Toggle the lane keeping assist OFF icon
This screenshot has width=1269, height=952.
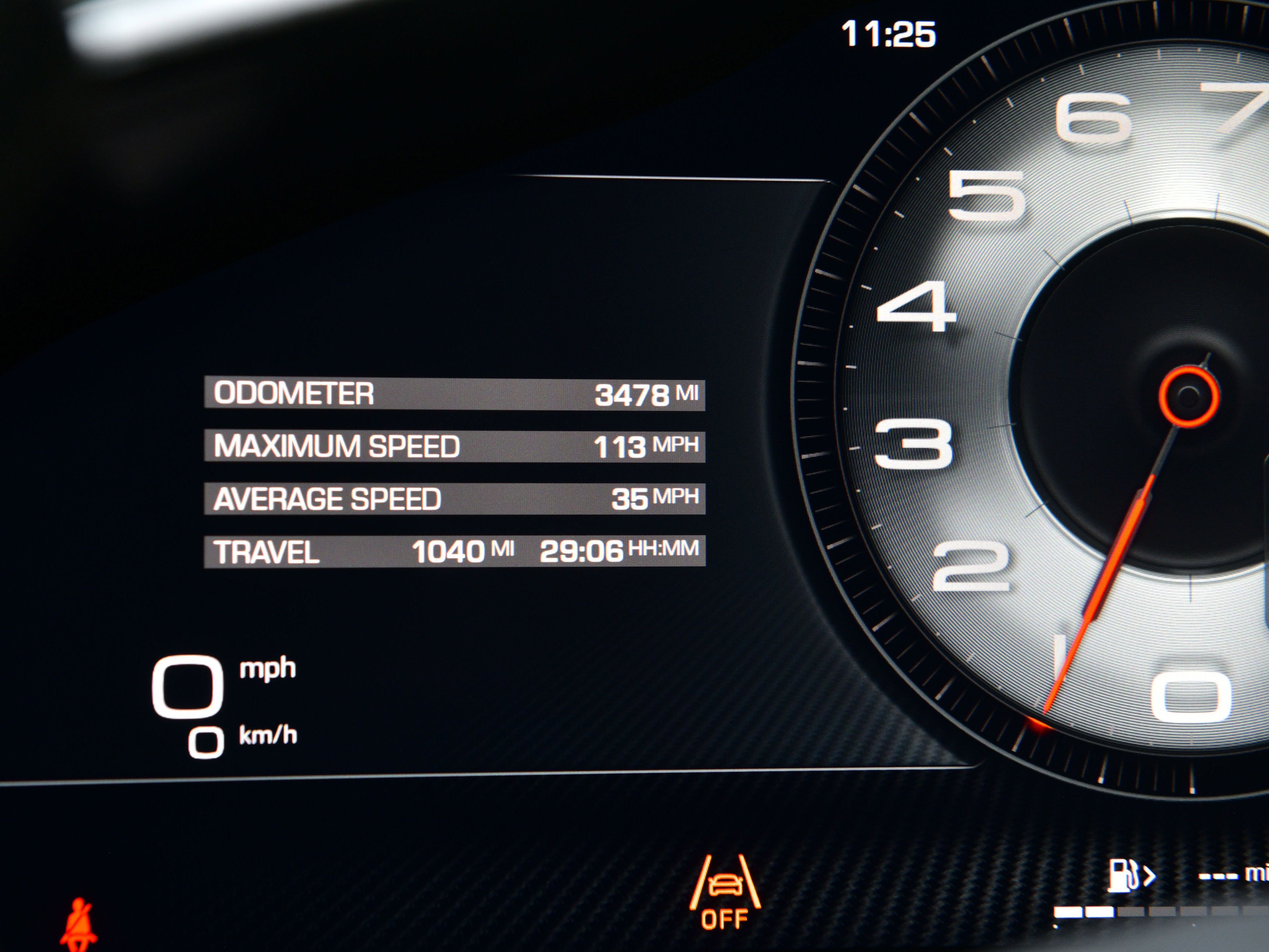[725, 891]
